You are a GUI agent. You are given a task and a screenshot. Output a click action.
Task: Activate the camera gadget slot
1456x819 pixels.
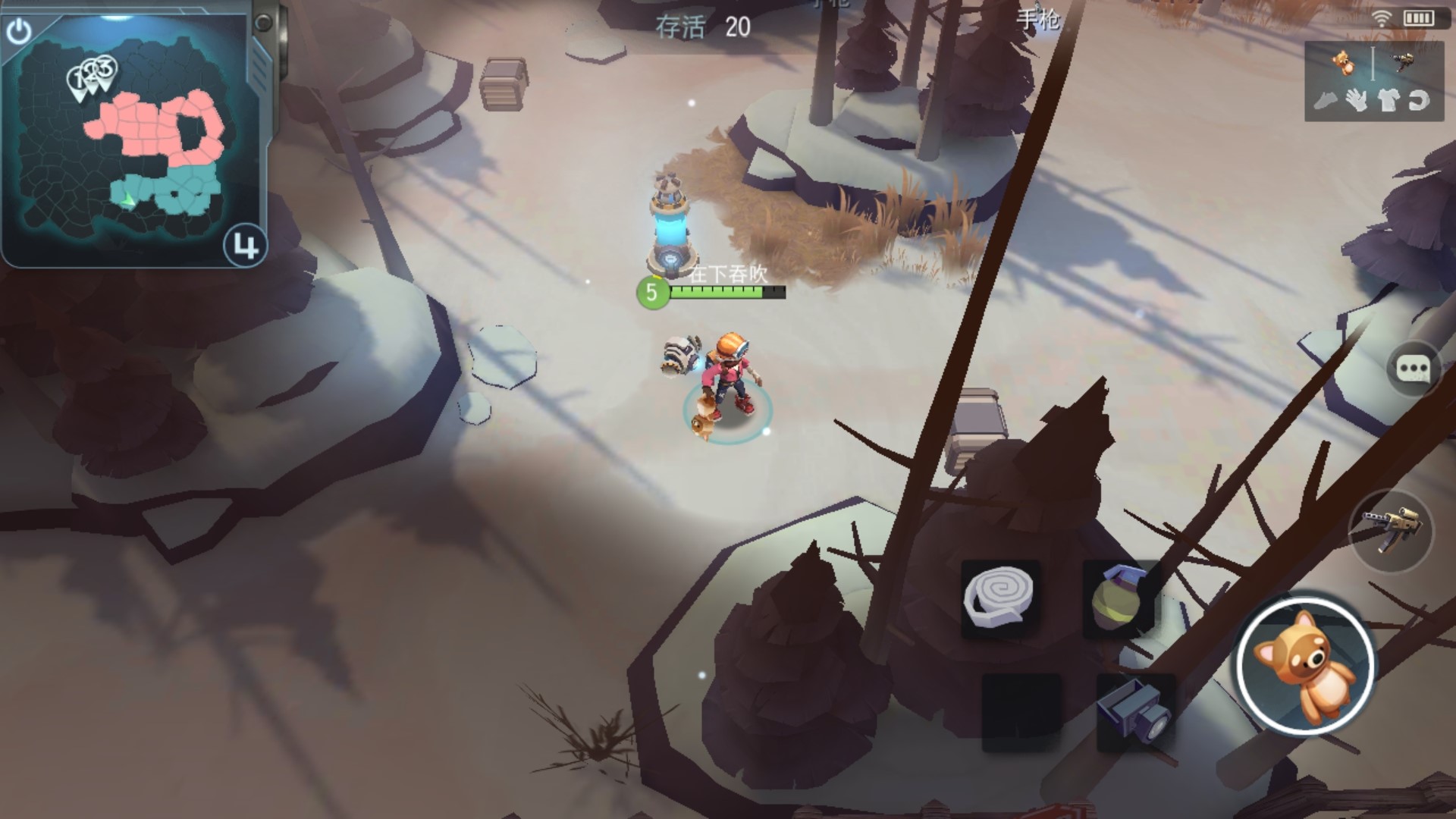click(1135, 711)
